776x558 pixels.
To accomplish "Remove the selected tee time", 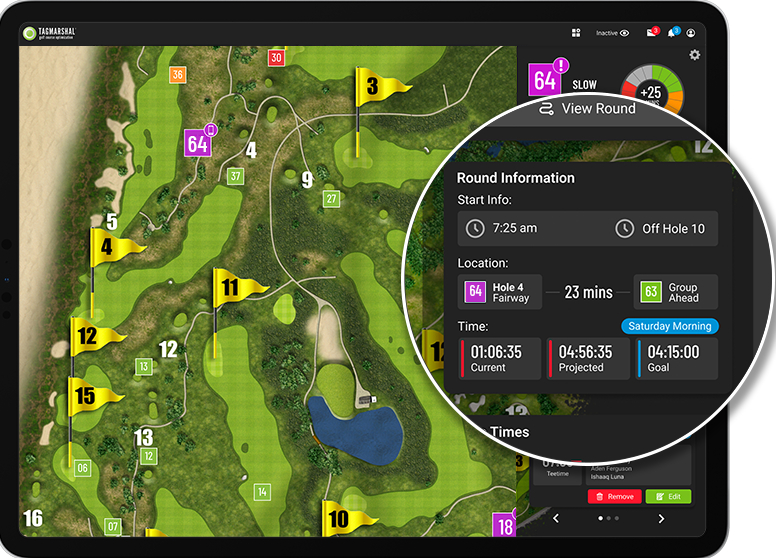I will click(614, 496).
